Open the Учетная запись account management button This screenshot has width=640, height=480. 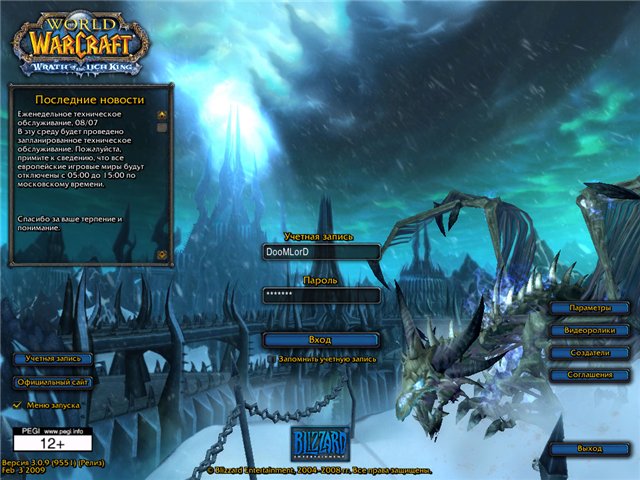click(x=53, y=358)
